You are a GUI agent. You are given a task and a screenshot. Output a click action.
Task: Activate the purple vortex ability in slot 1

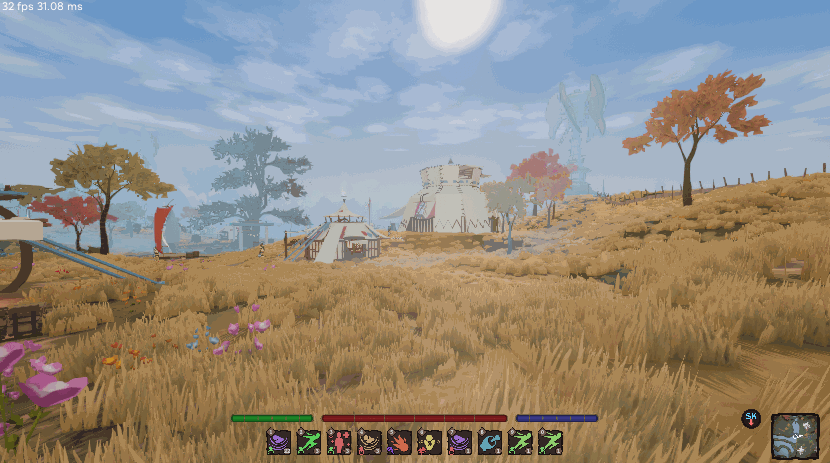279,441
